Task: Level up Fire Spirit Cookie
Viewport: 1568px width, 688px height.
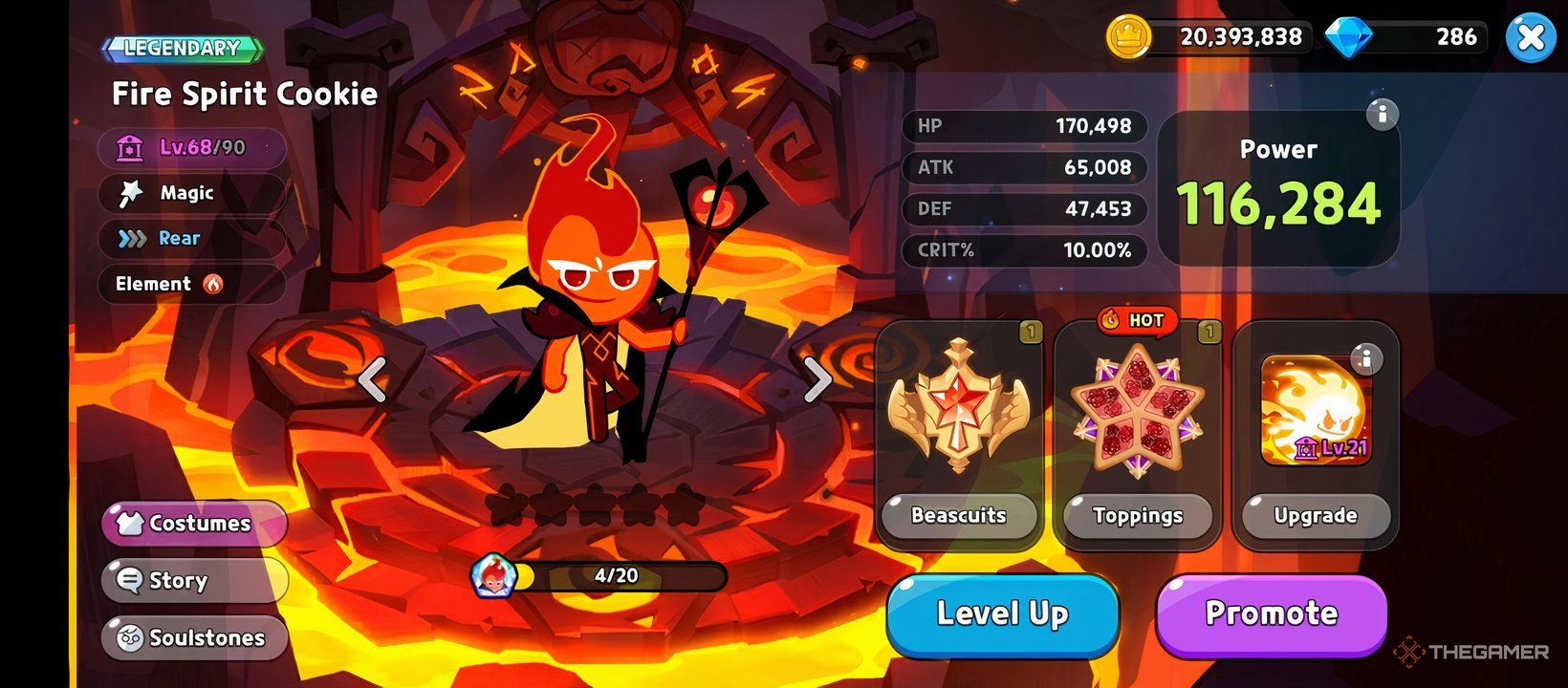Action: (x=1002, y=613)
